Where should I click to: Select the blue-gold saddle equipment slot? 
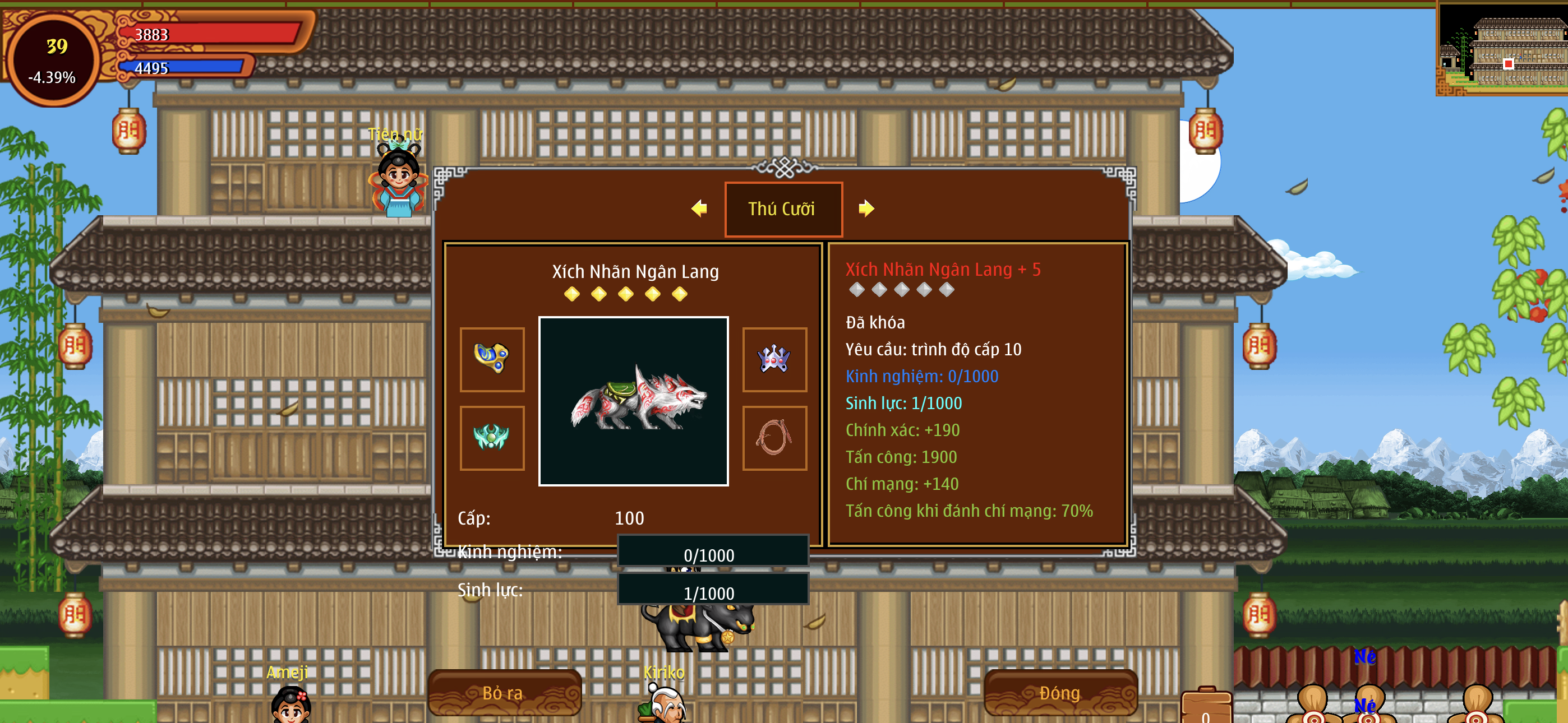tap(492, 359)
